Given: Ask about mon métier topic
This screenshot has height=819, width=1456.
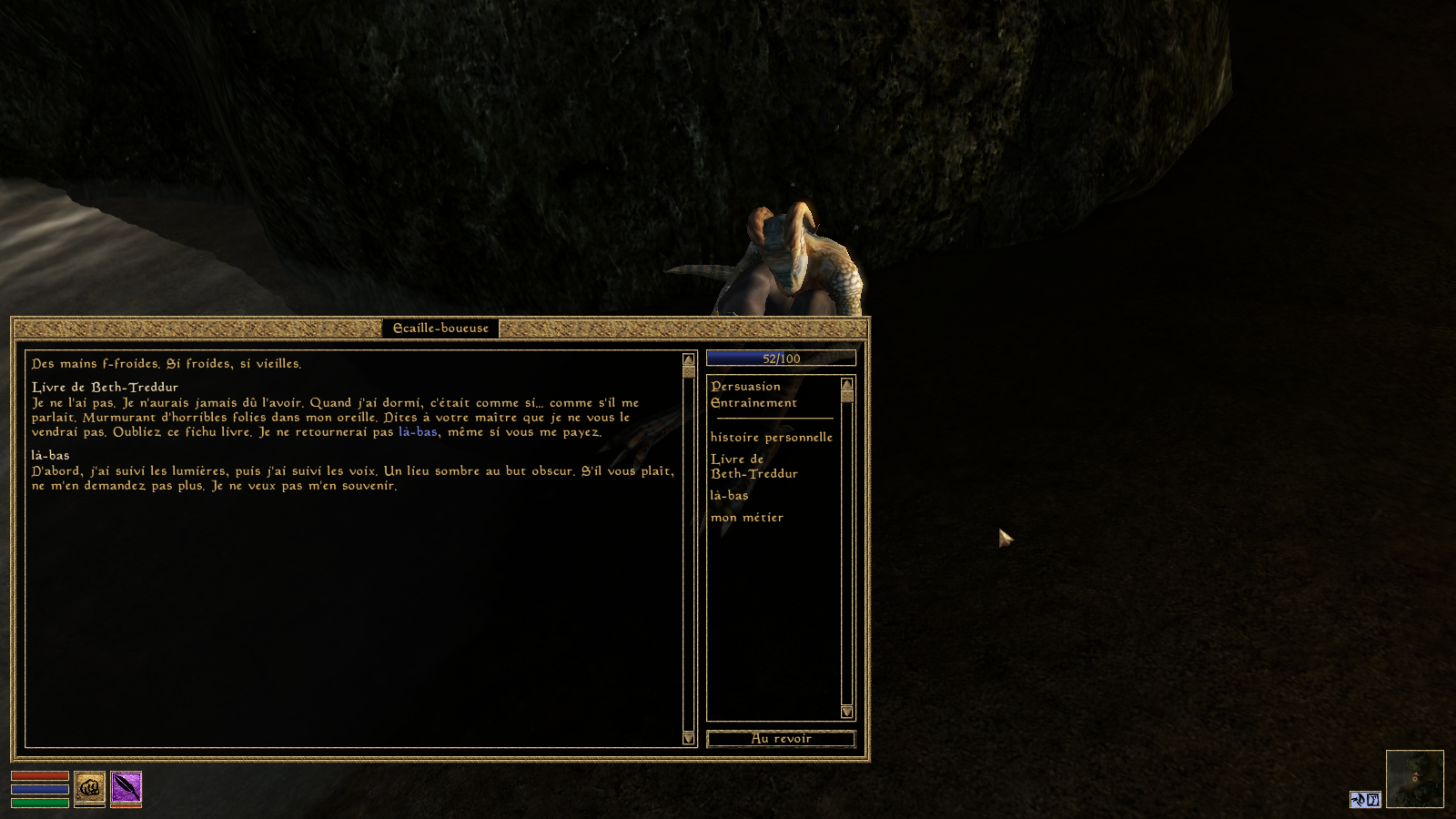Looking at the screenshot, I should pos(746,518).
